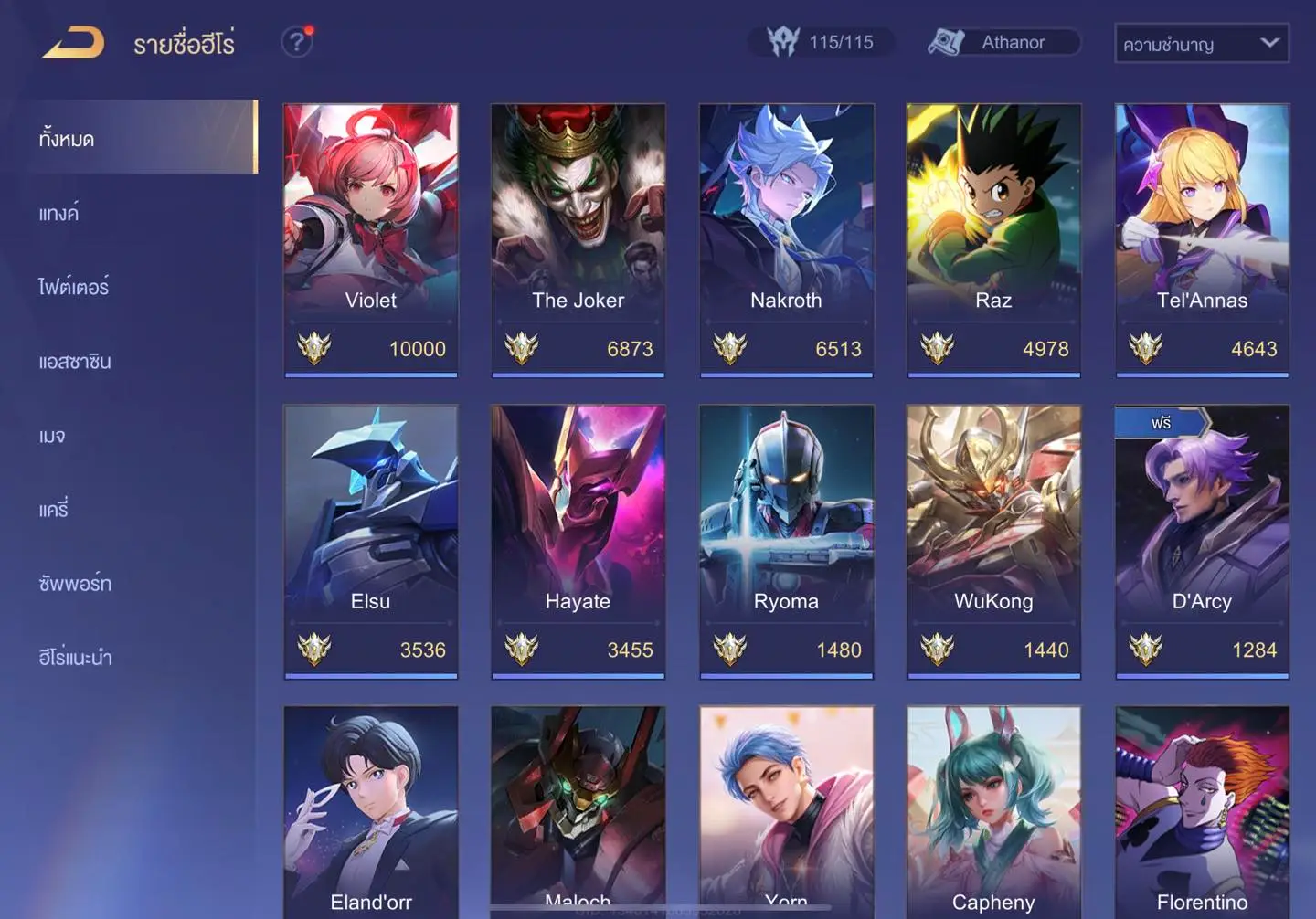Viewport: 1316px width, 919px height.
Task: Pick the Raz hero card
Action: pos(993,239)
